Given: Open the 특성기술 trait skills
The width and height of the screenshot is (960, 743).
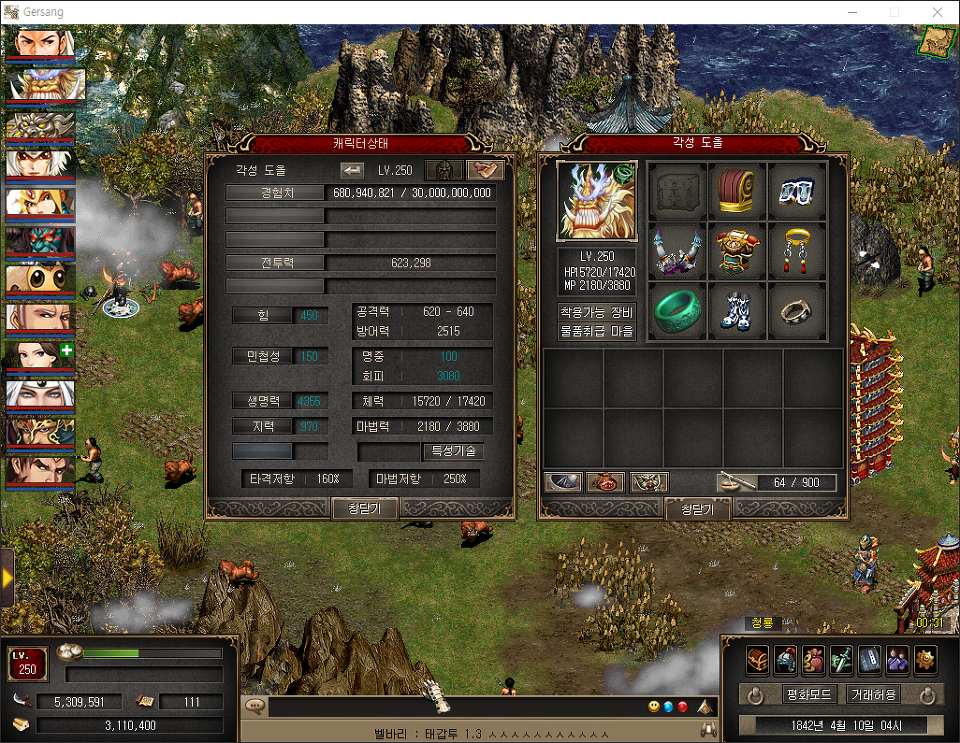Looking at the screenshot, I should pos(453,451).
